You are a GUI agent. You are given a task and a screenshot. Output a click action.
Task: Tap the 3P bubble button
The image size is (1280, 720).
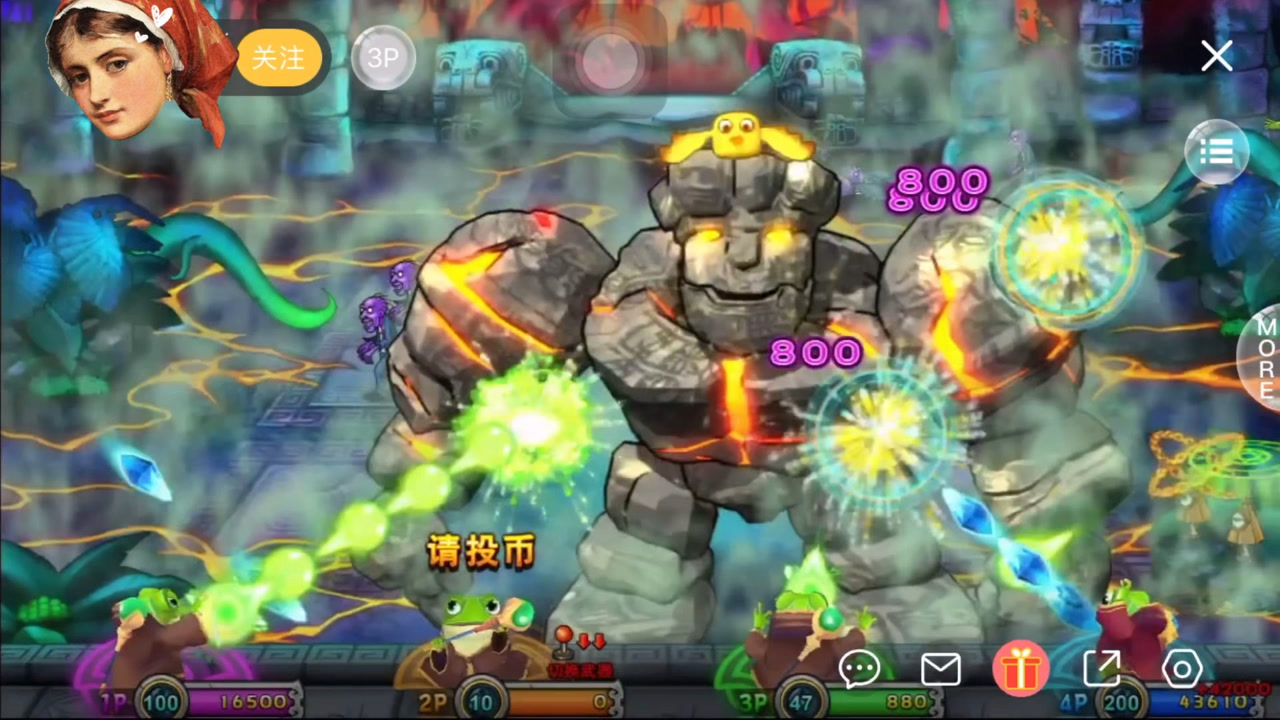pyautogui.click(x=383, y=58)
